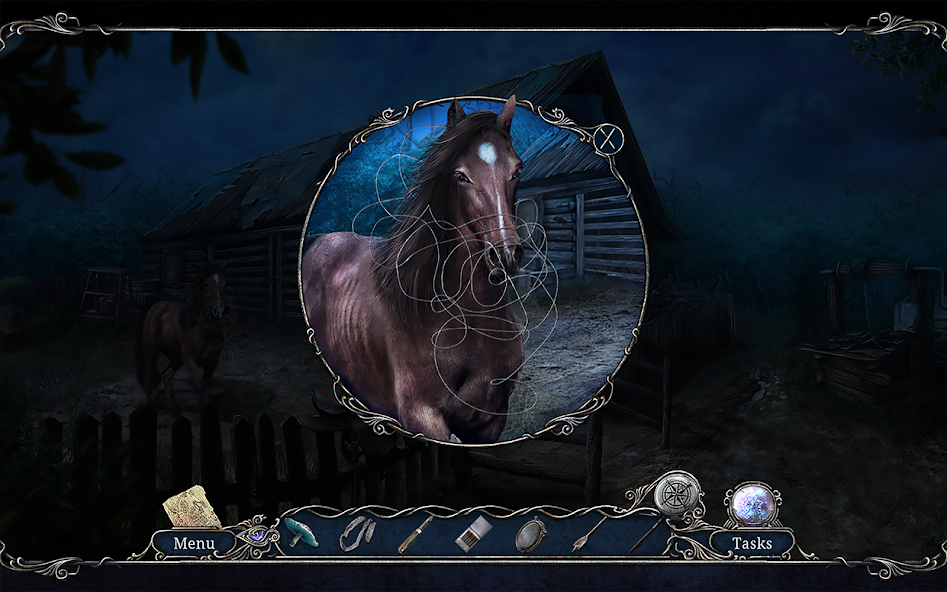
Task: Activate the glowing crystal hint orb
Action: 752,503
